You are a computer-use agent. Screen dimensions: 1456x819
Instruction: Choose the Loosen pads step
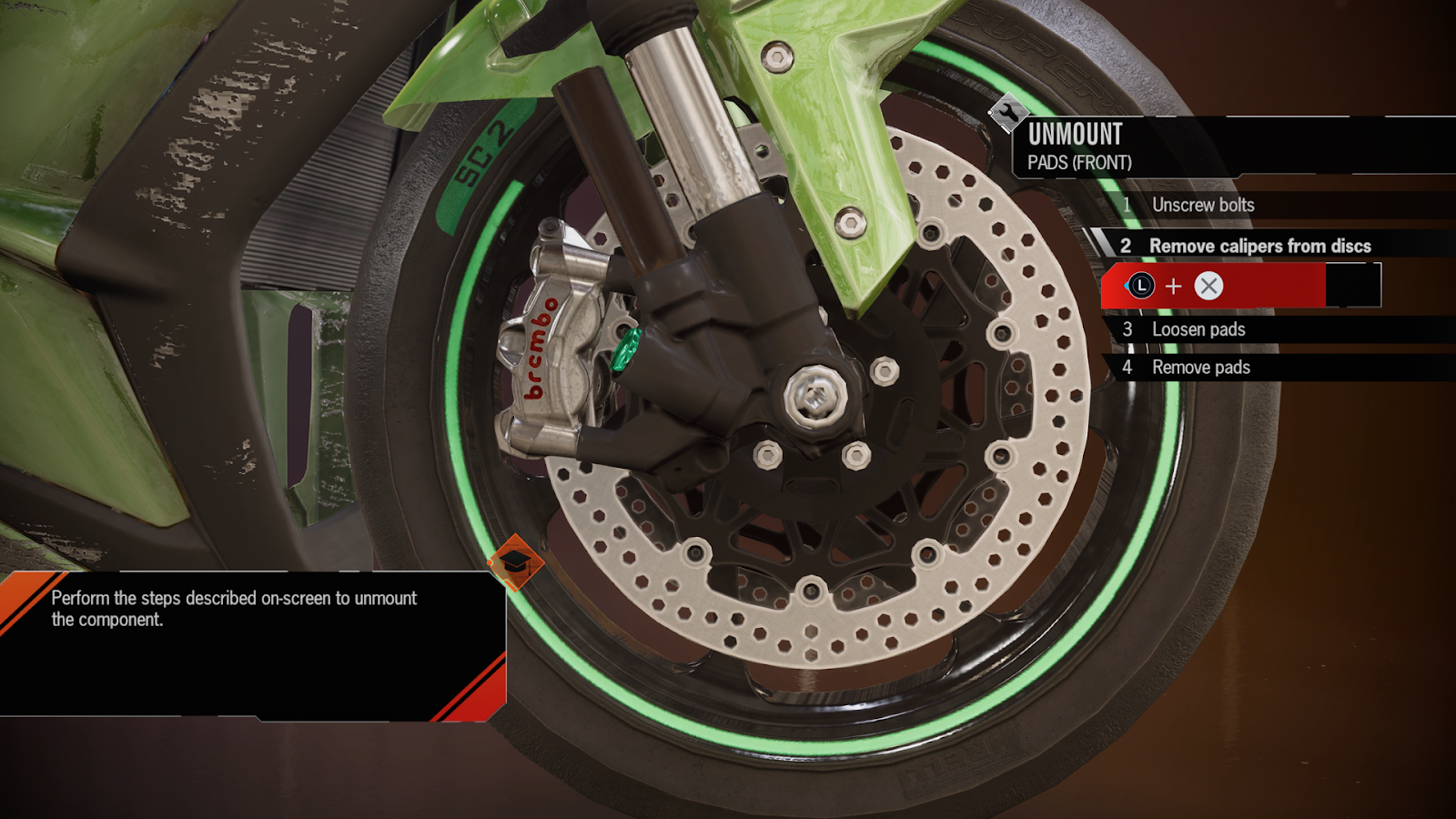point(1198,329)
